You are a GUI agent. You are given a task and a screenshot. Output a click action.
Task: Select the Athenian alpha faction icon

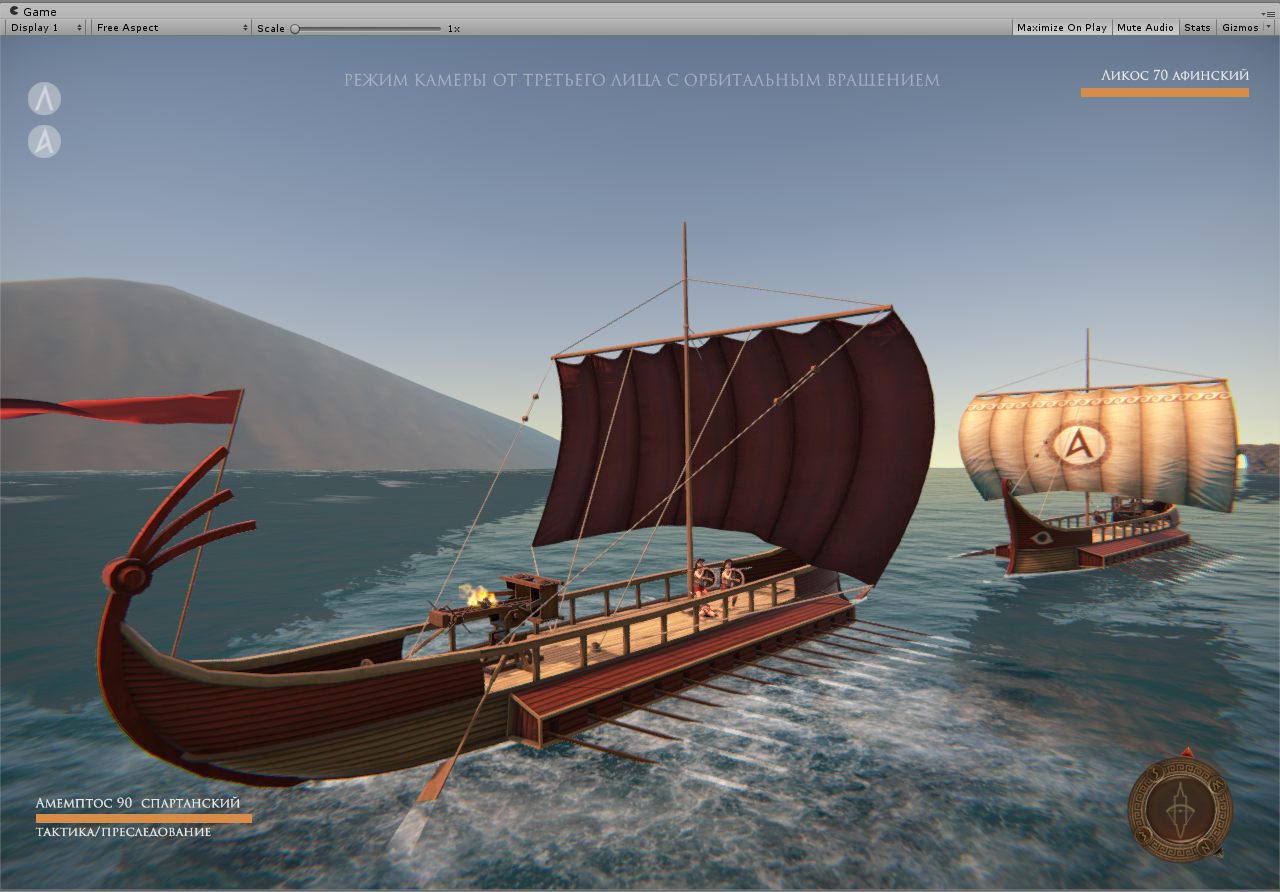point(44,142)
